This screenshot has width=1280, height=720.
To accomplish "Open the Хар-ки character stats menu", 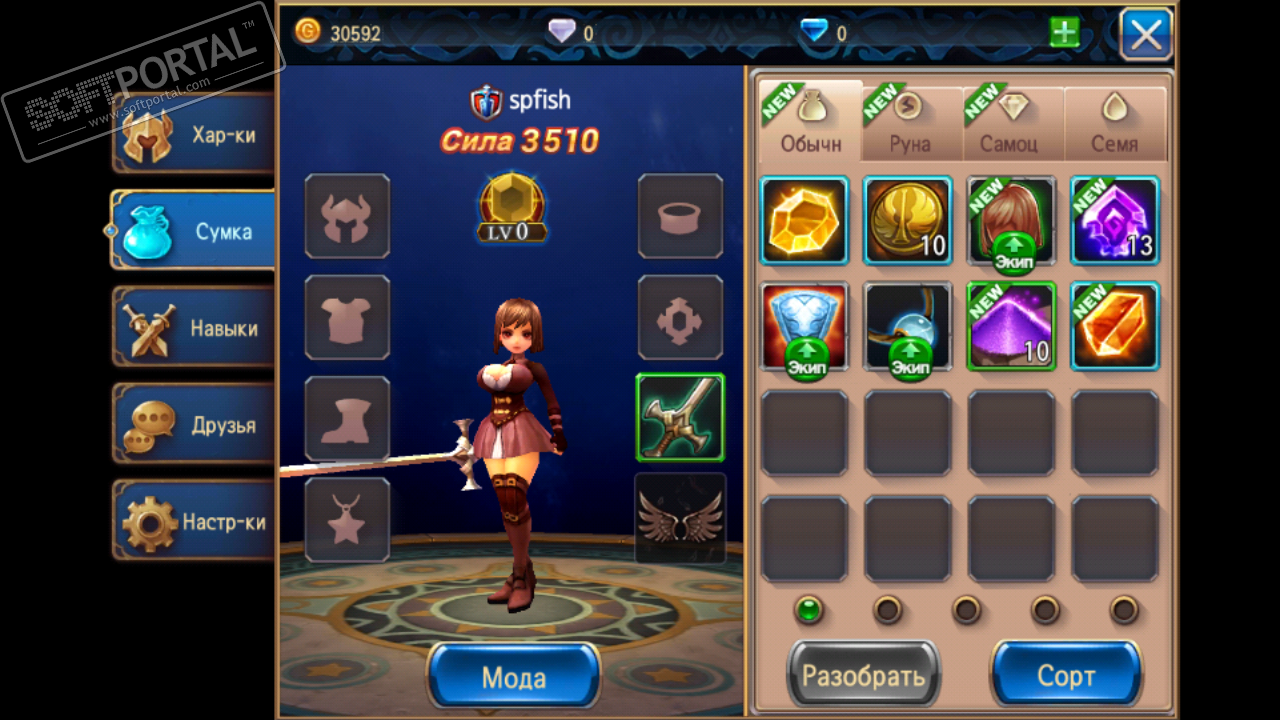I will [x=194, y=134].
